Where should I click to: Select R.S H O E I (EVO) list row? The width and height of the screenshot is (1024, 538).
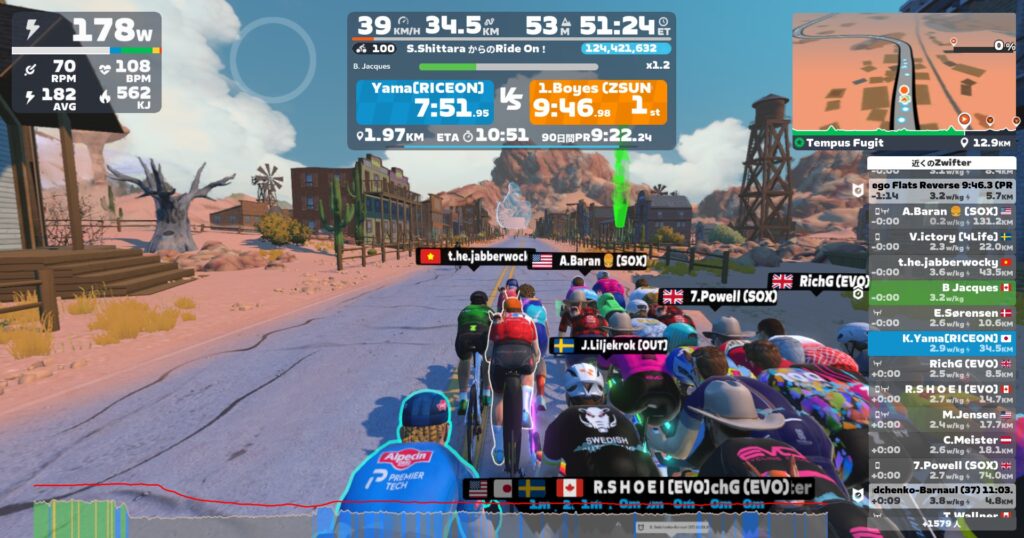pyautogui.click(x=941, y=393)
